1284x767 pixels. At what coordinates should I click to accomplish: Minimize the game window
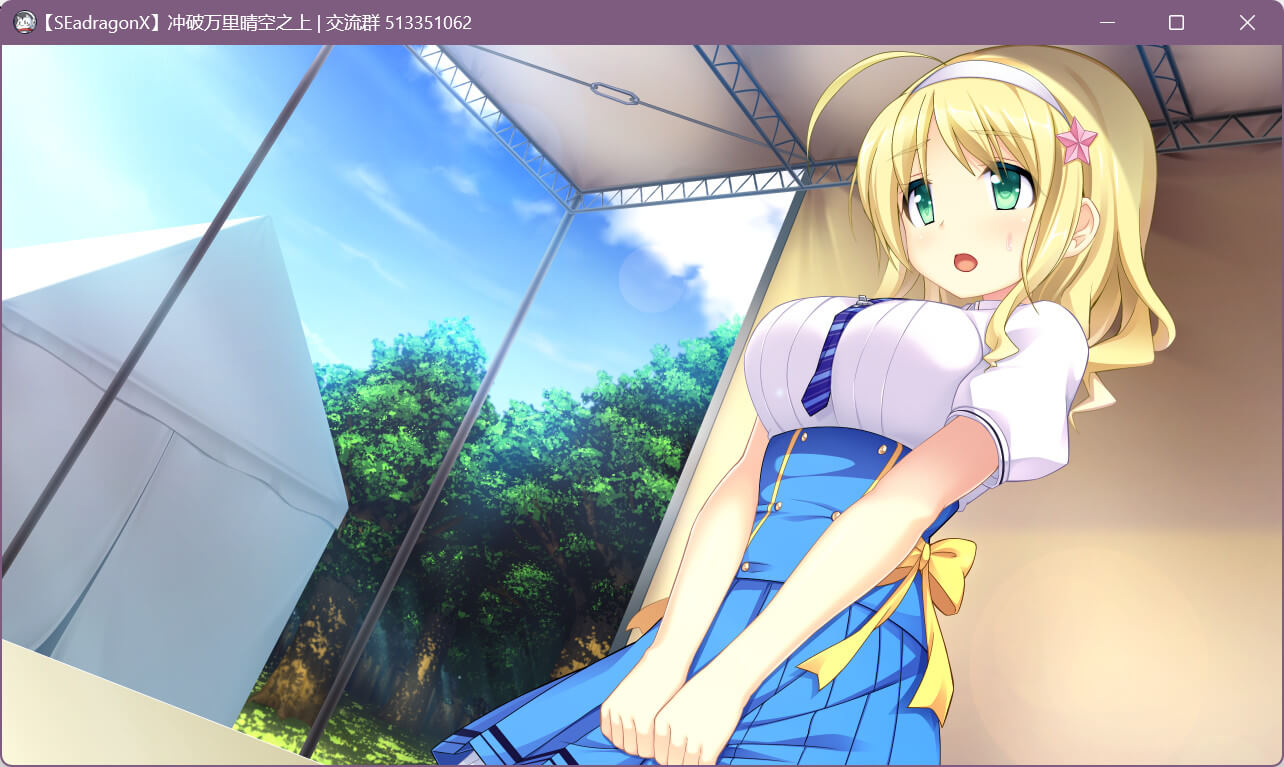tap(1107, 22)
